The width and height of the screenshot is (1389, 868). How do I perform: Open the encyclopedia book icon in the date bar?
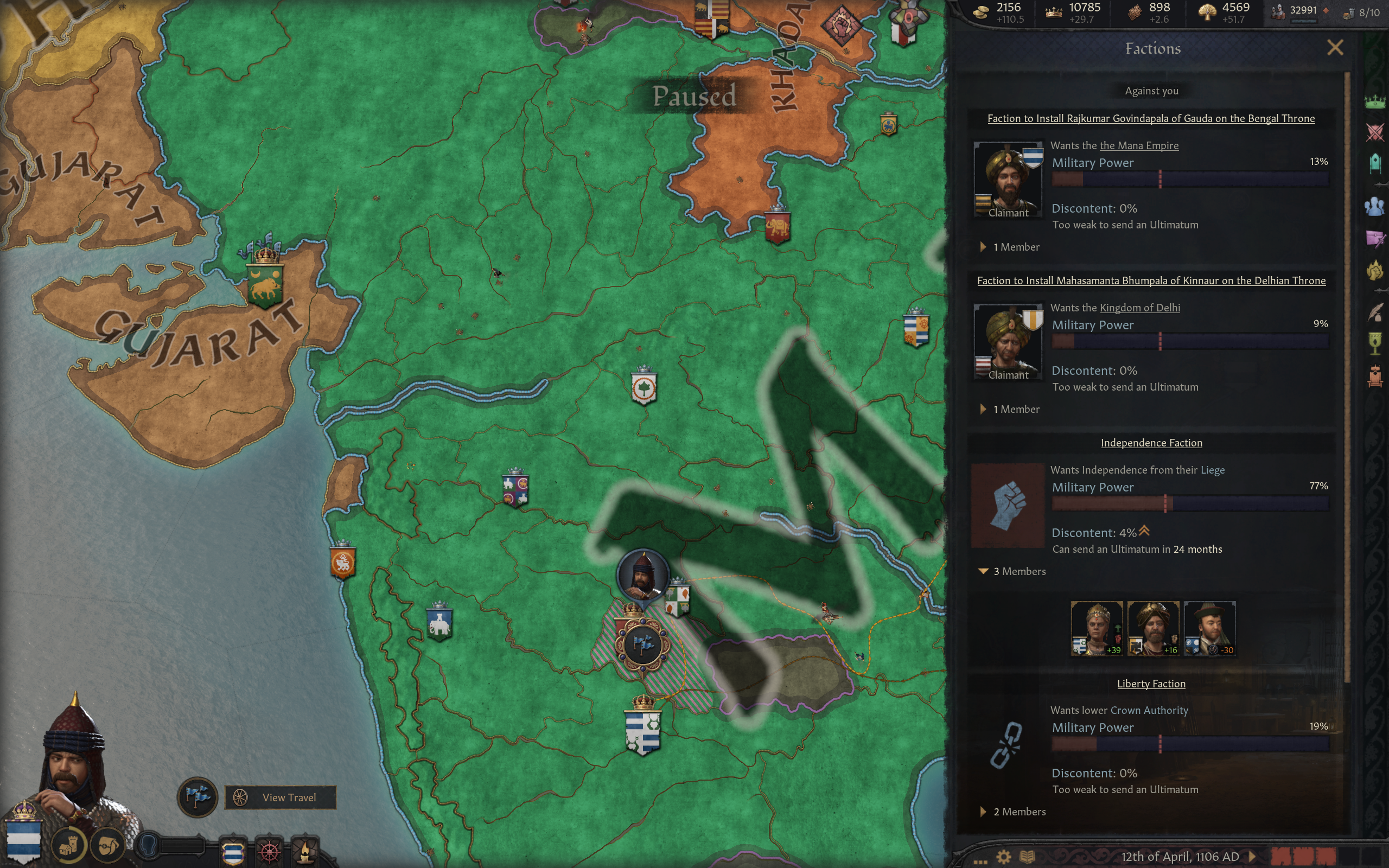pyautogui.click(x=1027, y=857)
